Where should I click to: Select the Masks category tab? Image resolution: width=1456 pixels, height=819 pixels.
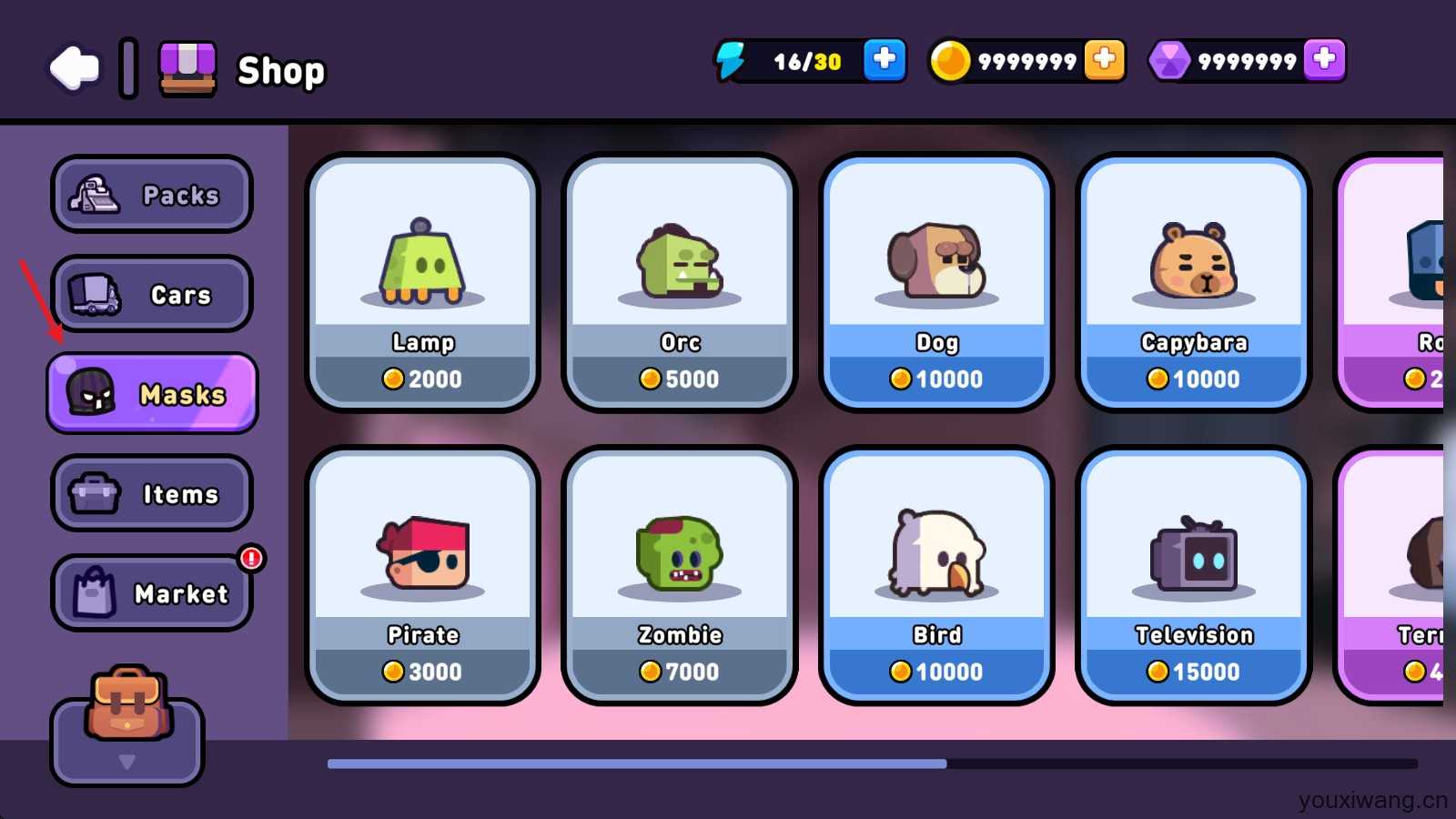[x=152, y=393]
